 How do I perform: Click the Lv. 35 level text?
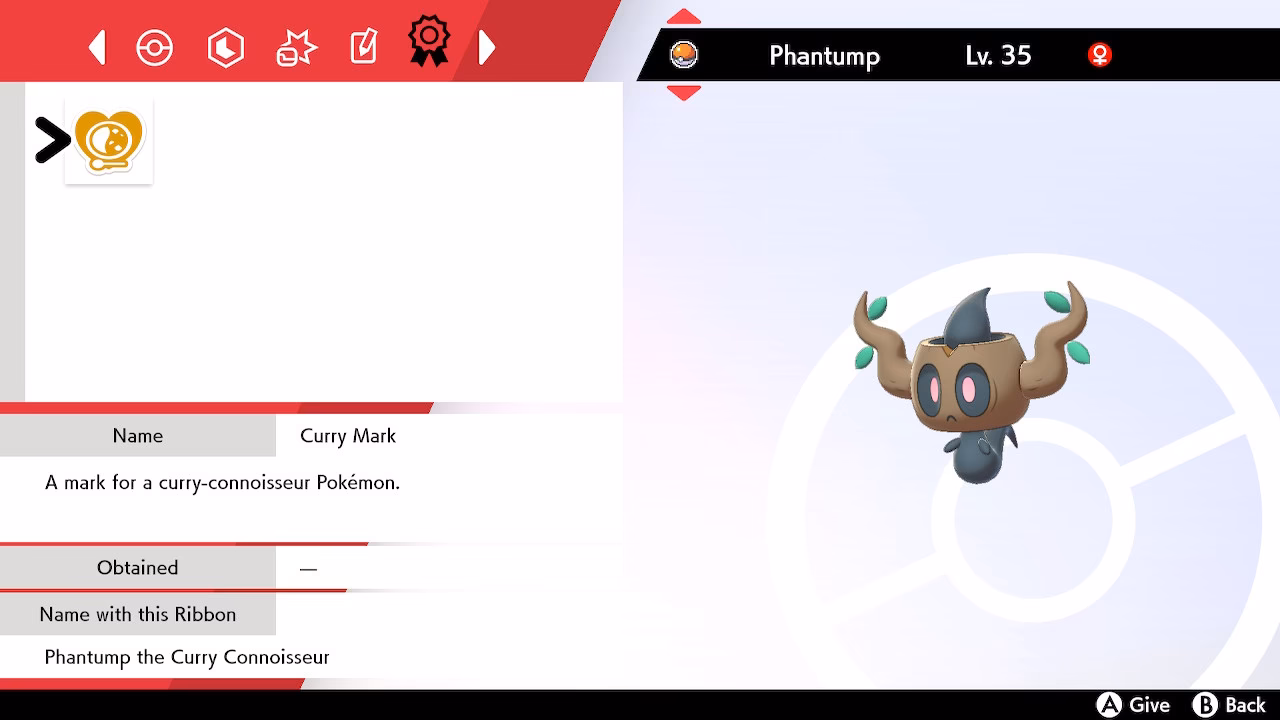996,56
